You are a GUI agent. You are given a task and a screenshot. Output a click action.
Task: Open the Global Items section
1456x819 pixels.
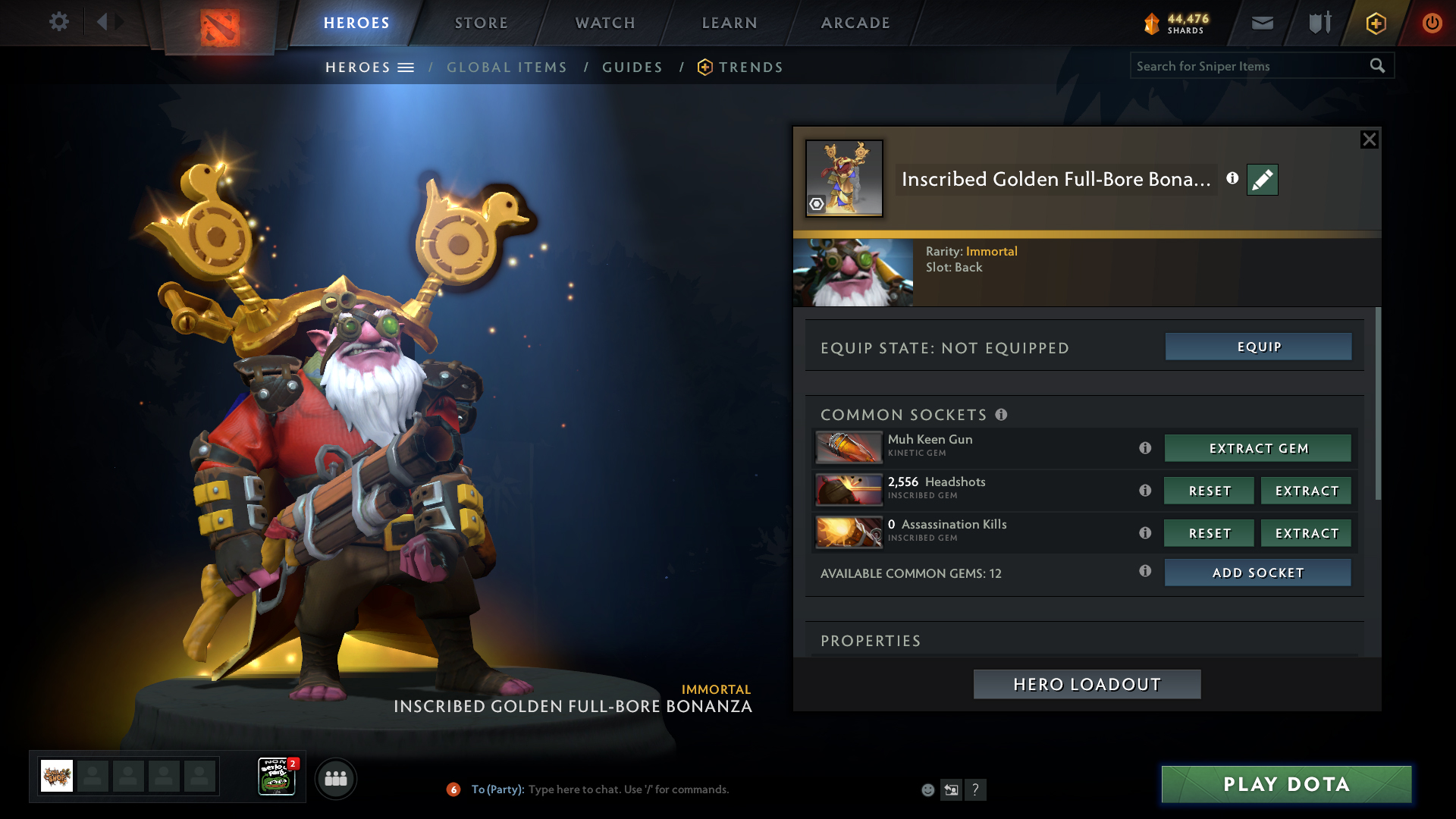[x=507, y=67]
